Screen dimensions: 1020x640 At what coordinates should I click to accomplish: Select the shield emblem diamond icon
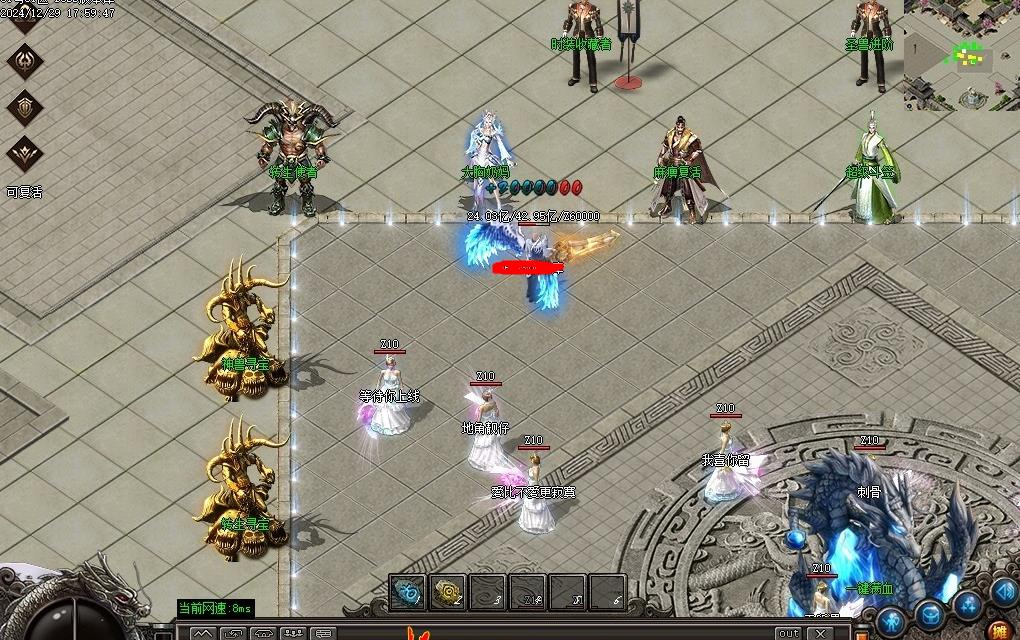pos(25,107)
